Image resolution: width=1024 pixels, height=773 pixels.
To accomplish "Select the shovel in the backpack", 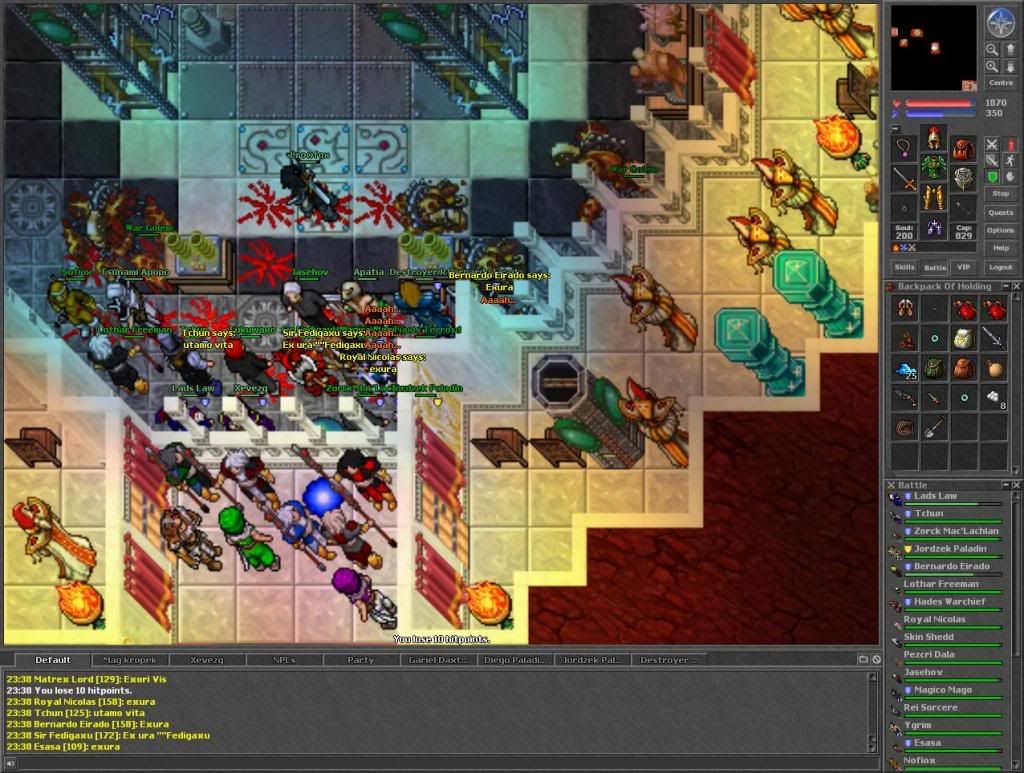I will pyautogui.click(x=935, y=428).
